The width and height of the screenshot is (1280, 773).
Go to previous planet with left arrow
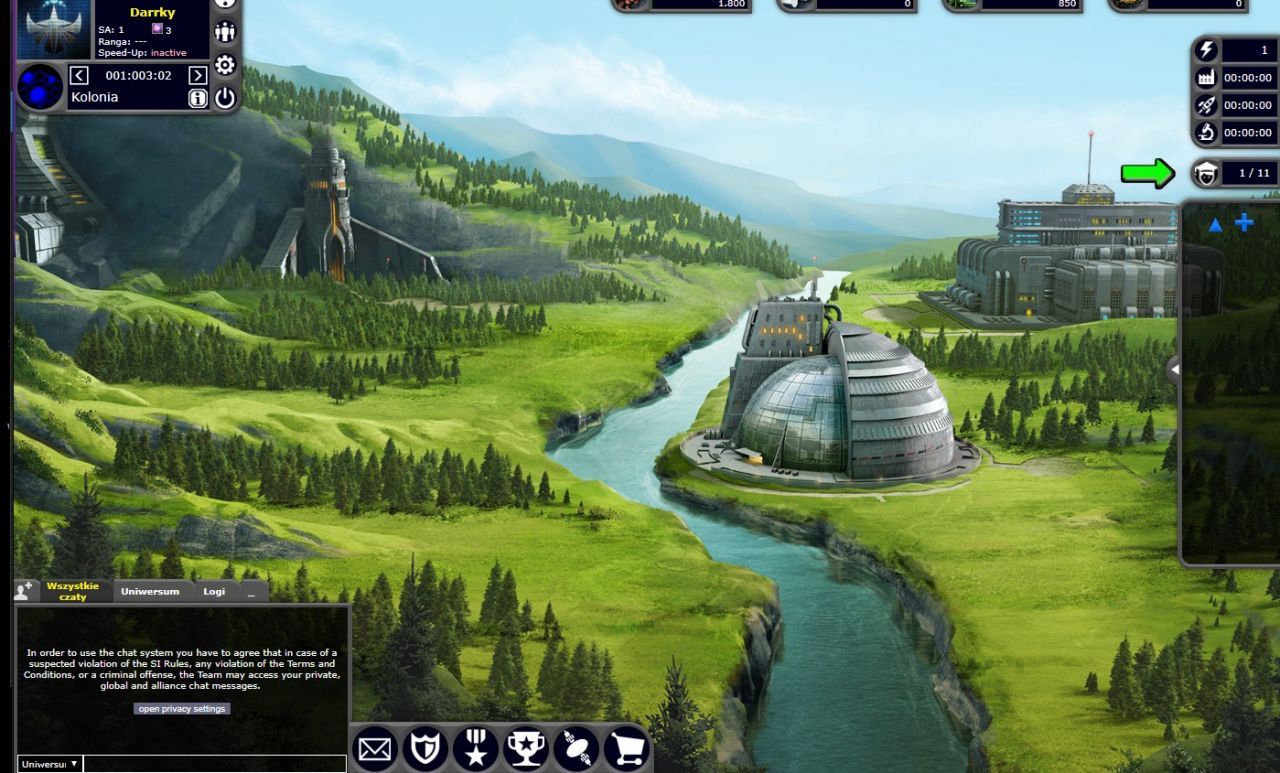[x=80, y=75]
